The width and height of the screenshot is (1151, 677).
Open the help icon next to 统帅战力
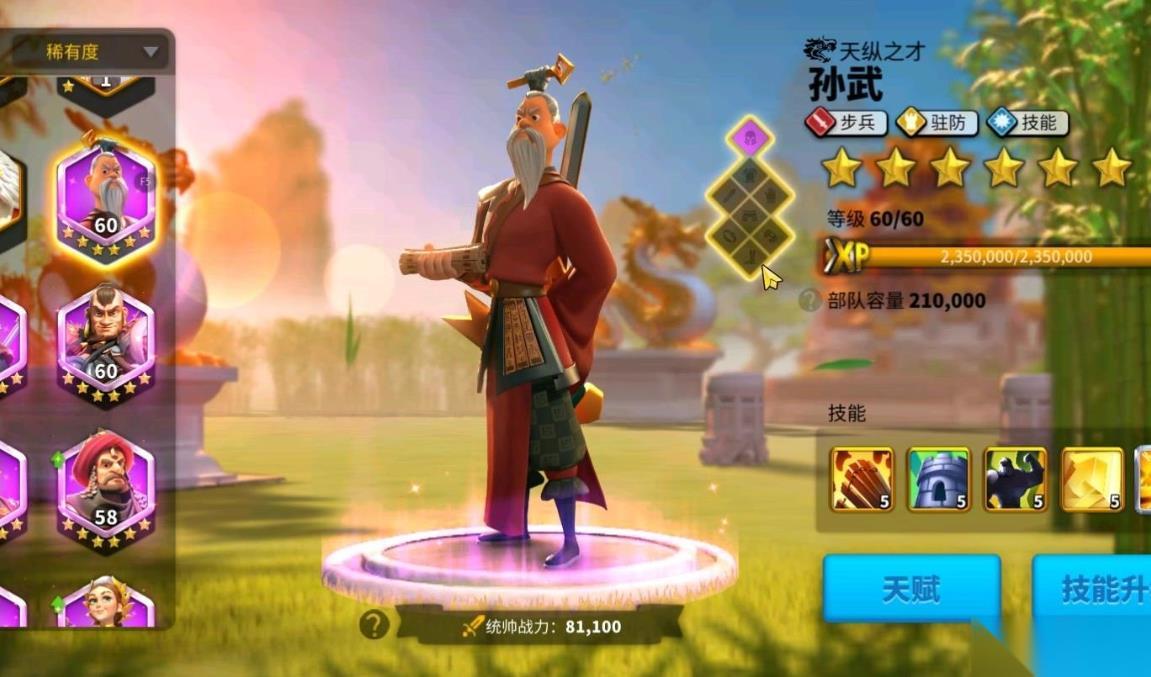click(x=373, y=626)
